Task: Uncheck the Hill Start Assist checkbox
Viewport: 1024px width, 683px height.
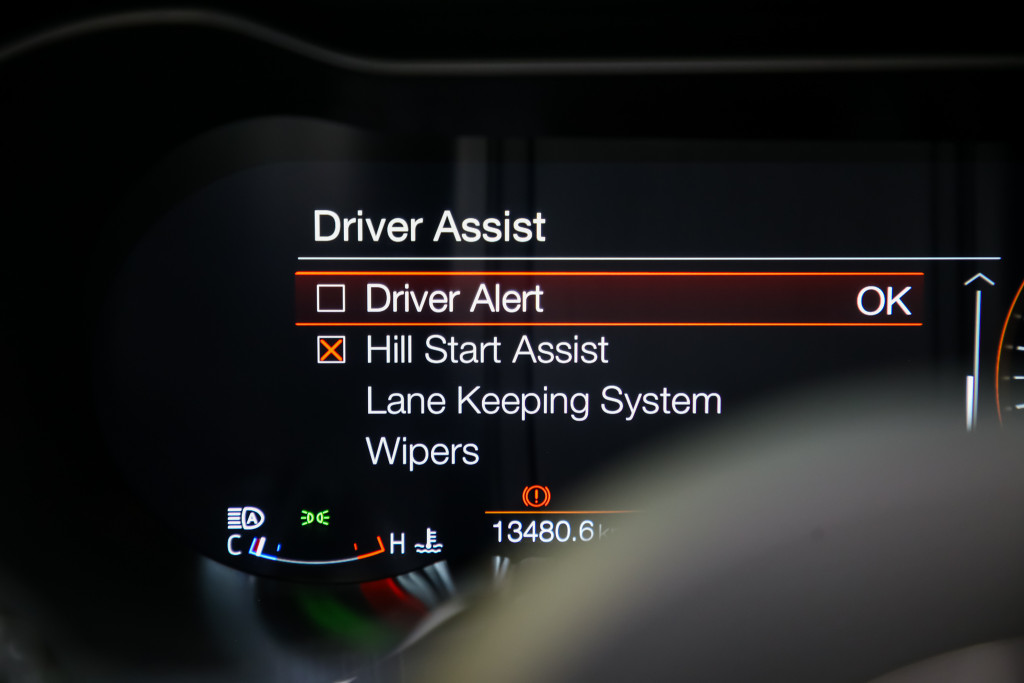Action: pyautogui.click(x=331, y=350)
